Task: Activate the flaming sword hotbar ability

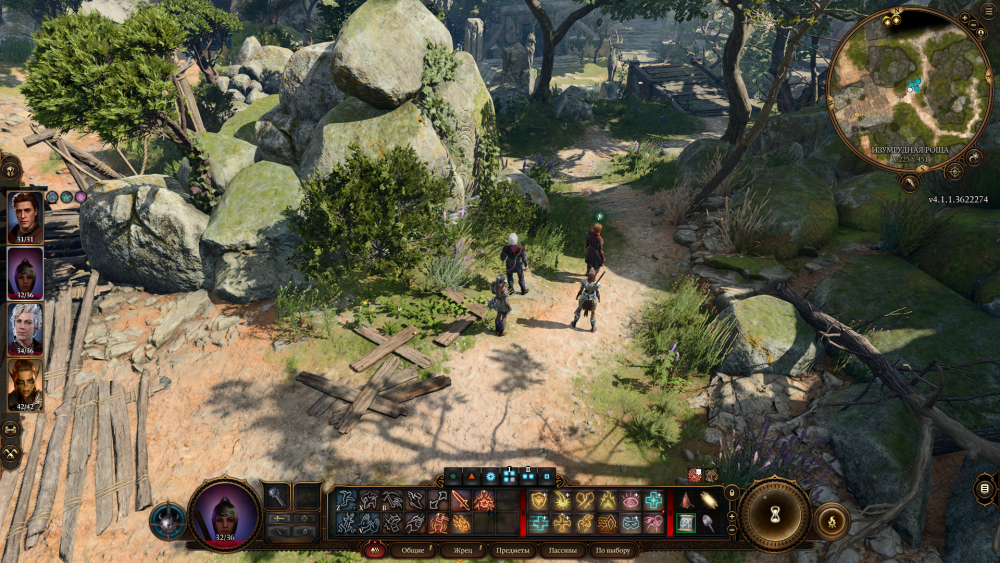Action: (x=461, y=500)
